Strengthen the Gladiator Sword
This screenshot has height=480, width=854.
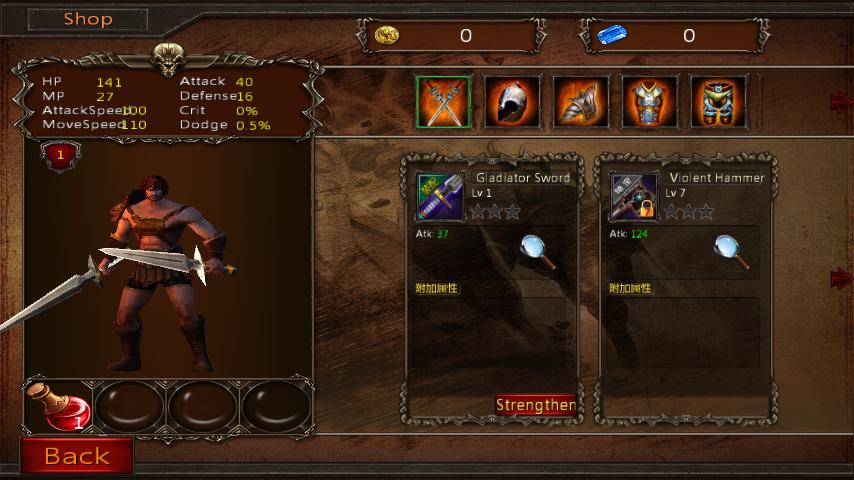535,405
